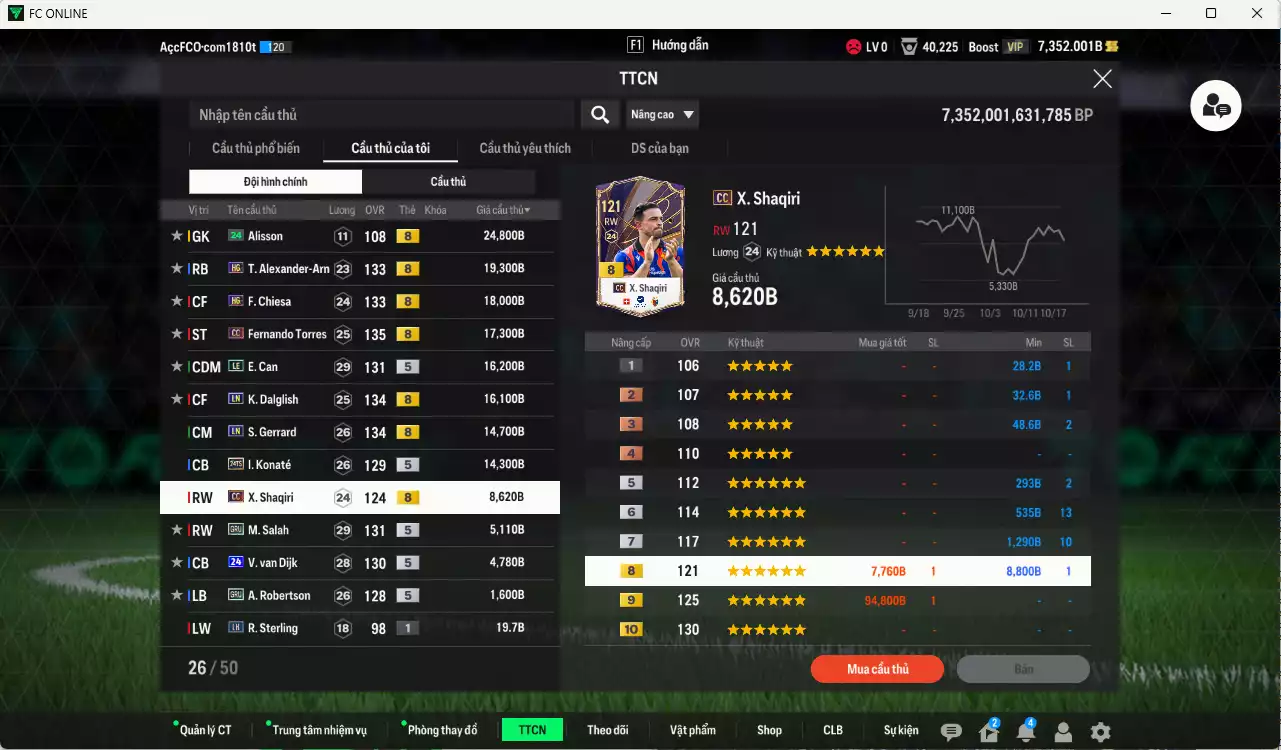Switch to Cầu thủ phổ biến tab

click(256, 148)
